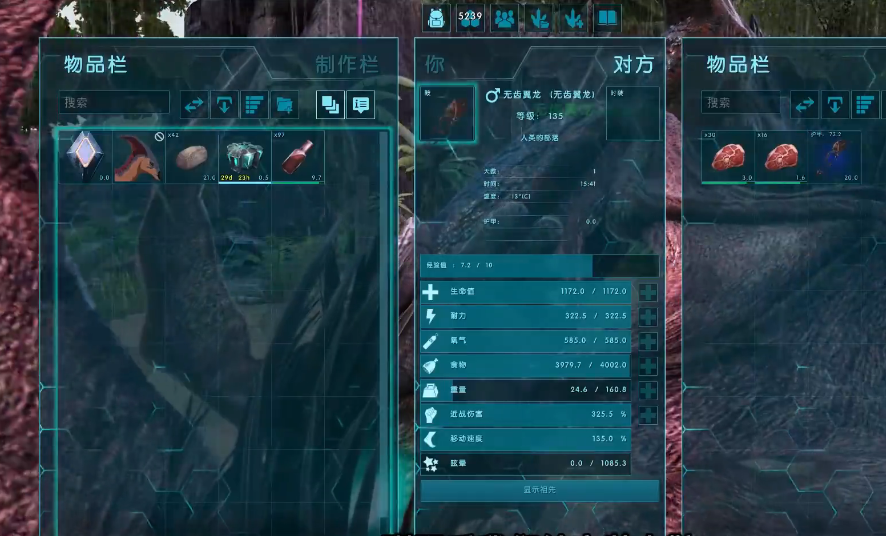Open the tribe group people icon
The height and width of the screenshot is (536, 886).
click(x=504, y=18)
